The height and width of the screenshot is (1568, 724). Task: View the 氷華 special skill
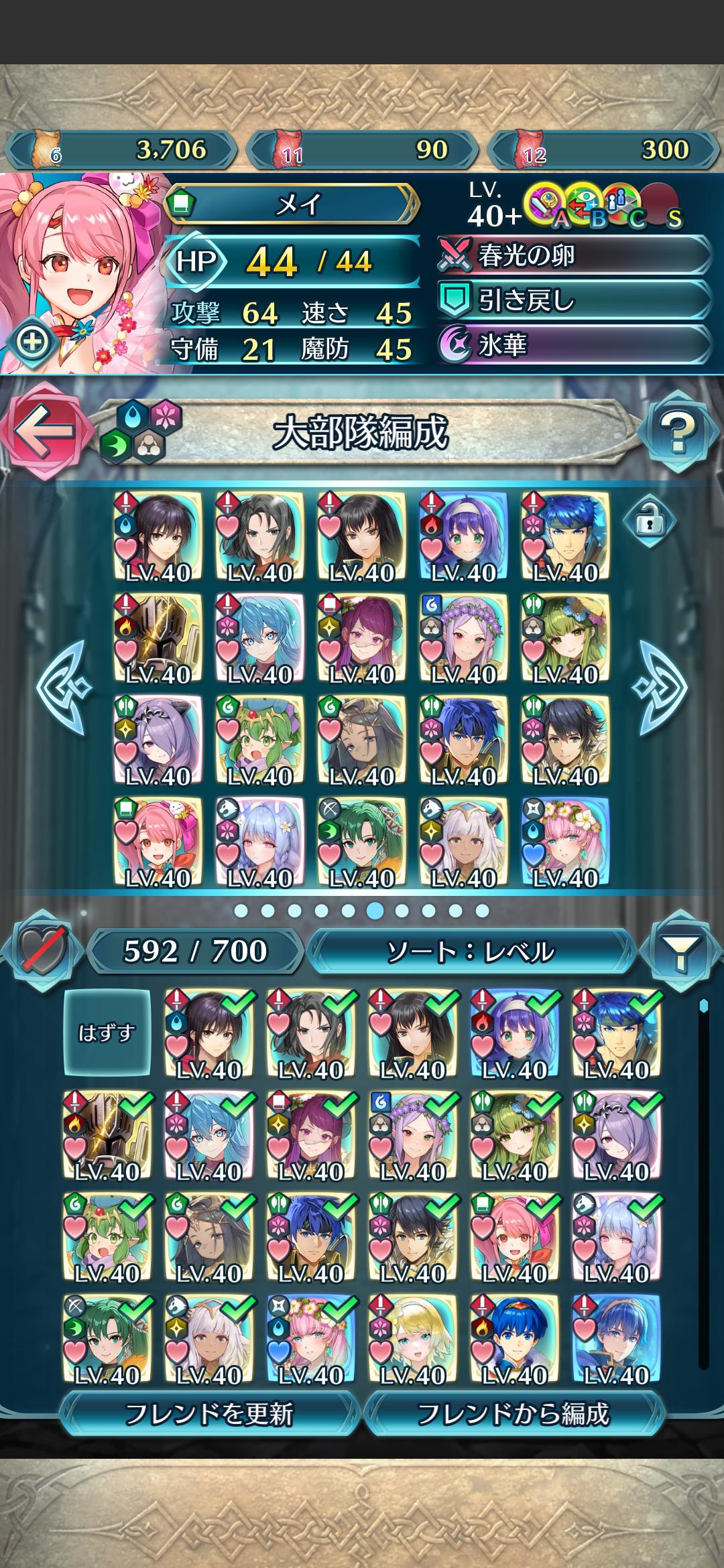(x=574, y=345)
